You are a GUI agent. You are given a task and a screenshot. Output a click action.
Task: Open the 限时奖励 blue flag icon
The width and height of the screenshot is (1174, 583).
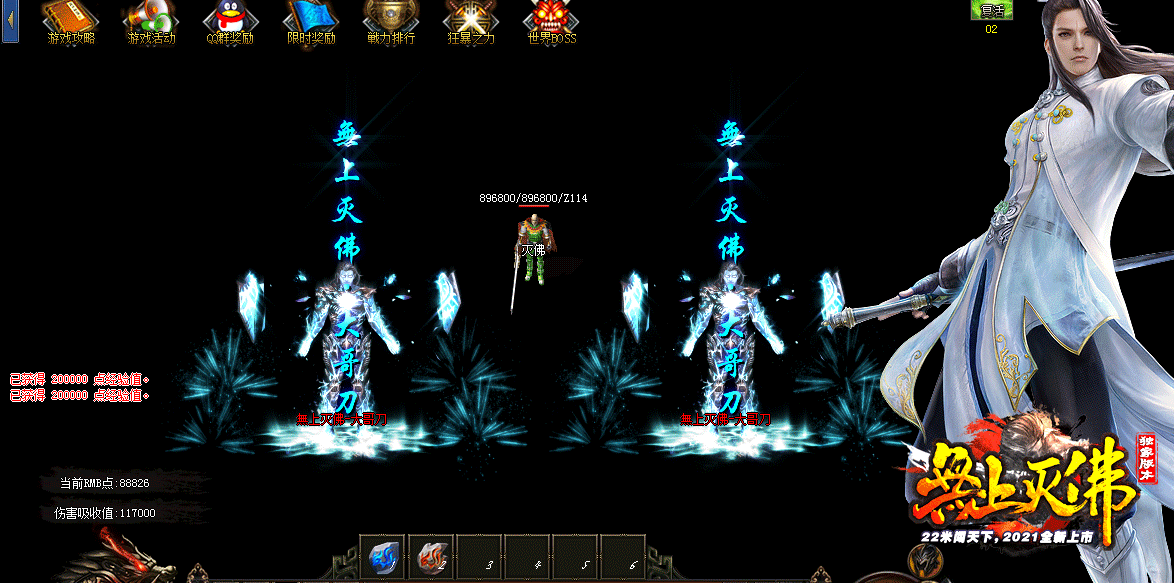(311, 18)
